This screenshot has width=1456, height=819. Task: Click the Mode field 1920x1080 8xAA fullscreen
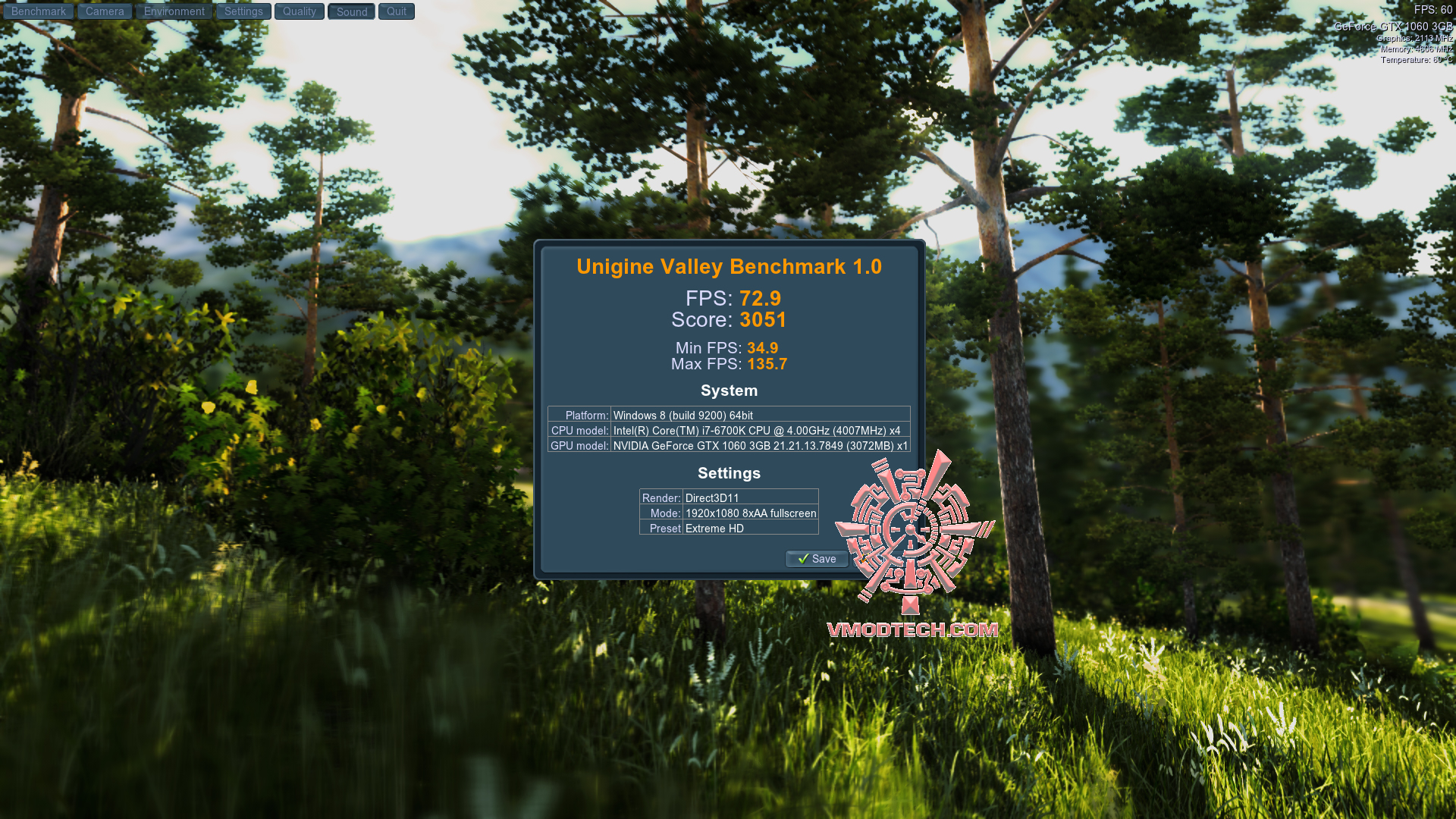point(750,513)
